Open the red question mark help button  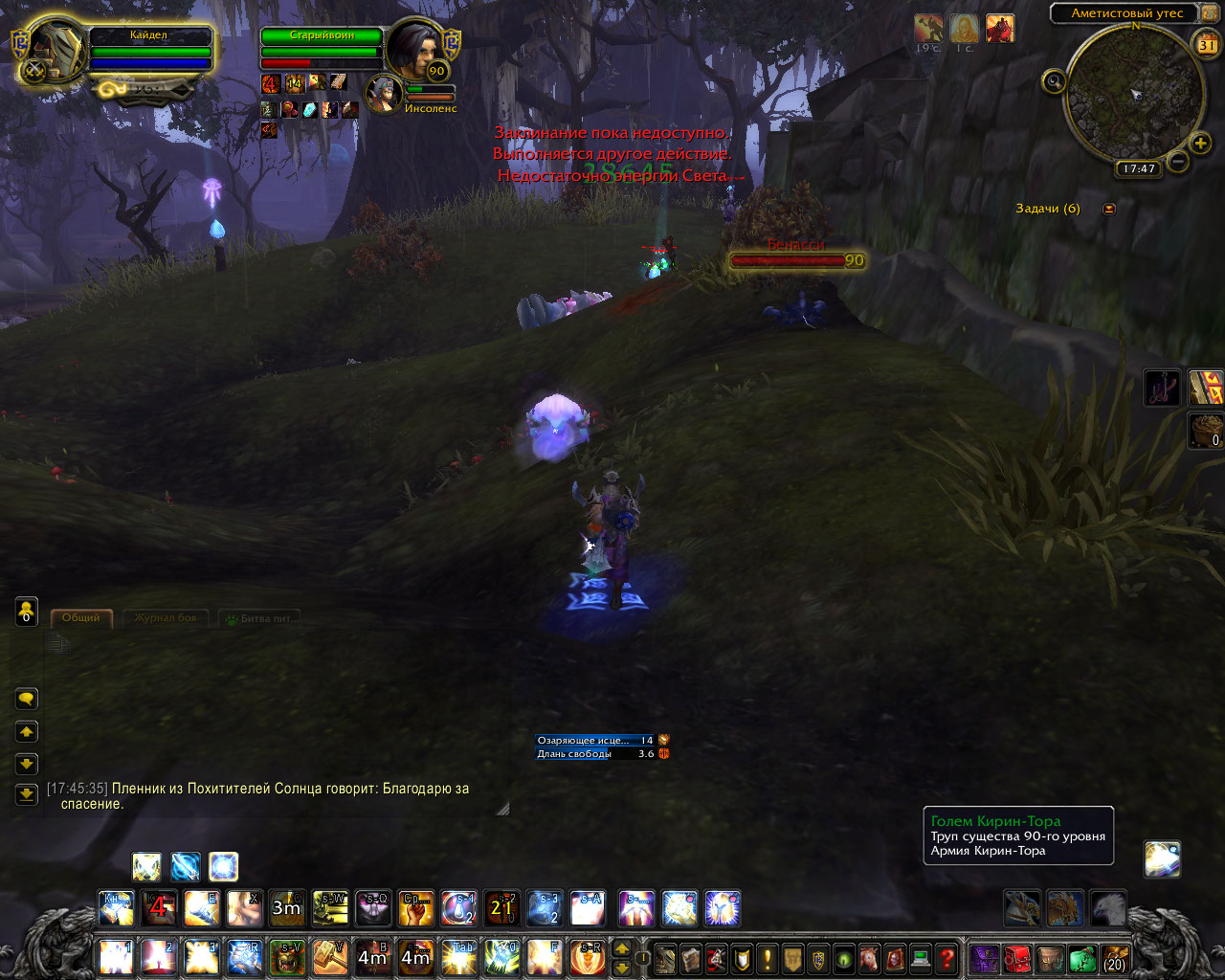coord(947,958)
